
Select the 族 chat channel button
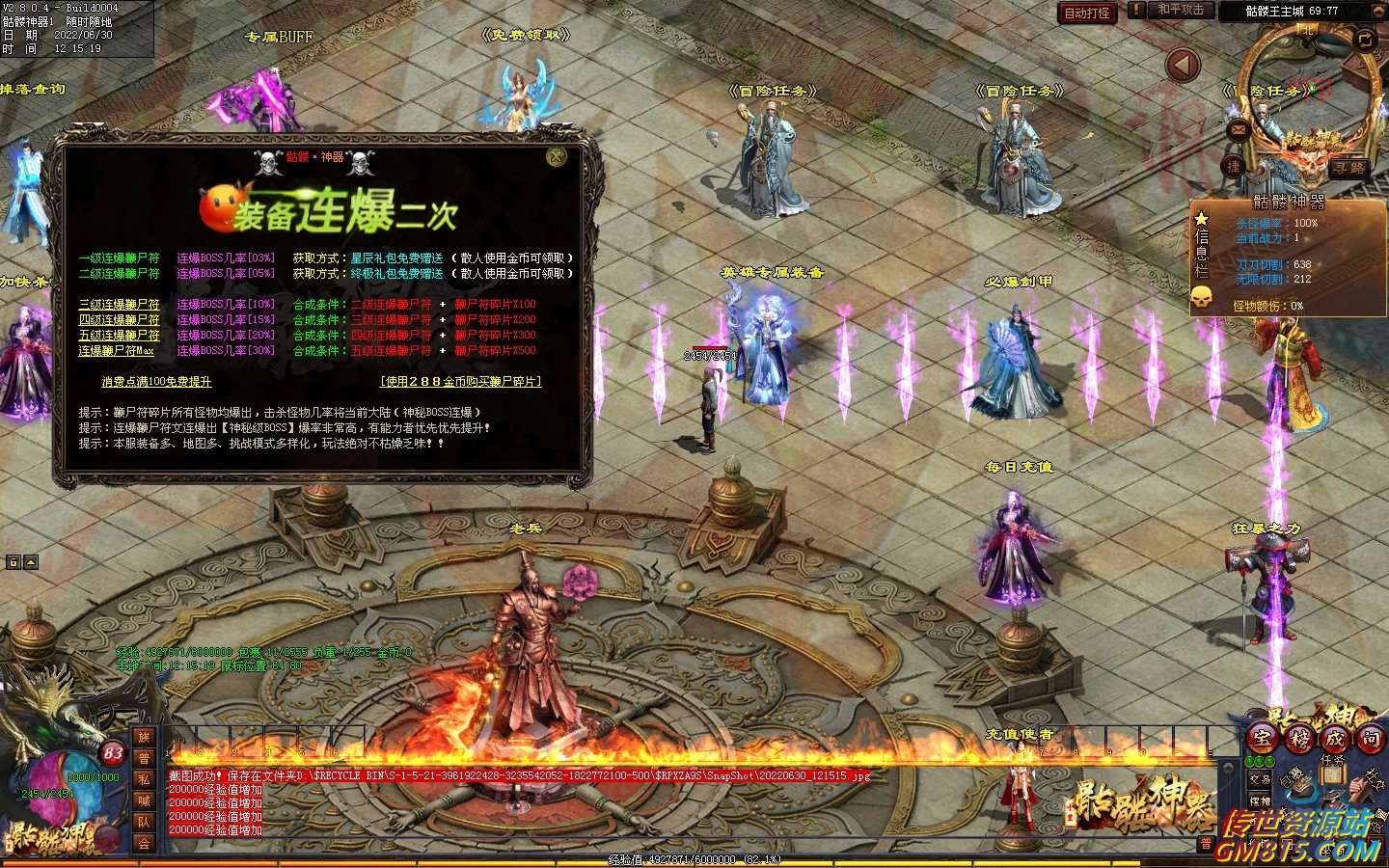click(x=144, y=738)
